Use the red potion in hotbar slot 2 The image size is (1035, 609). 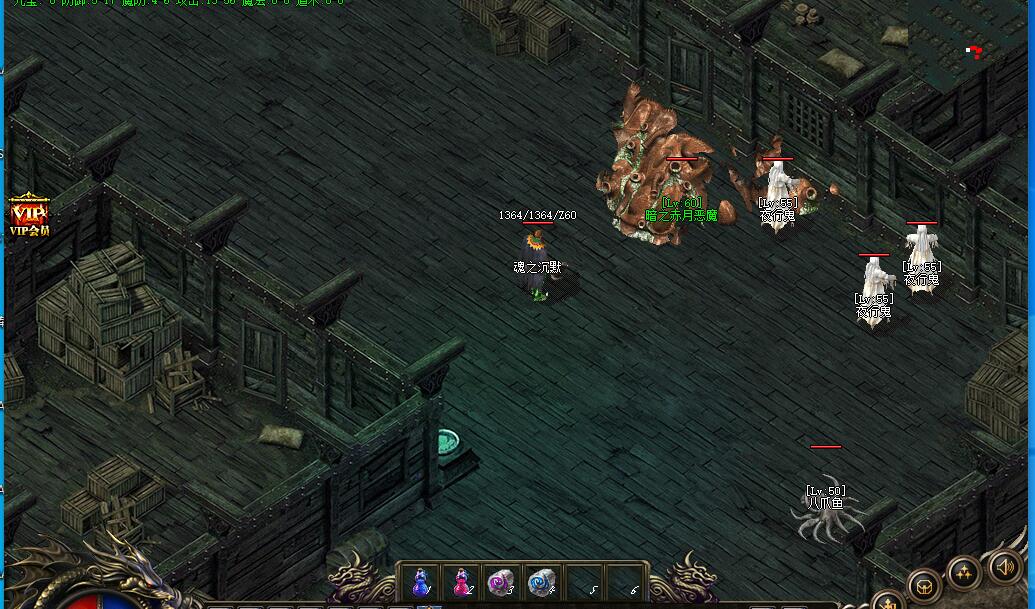[x=461, y=581]
